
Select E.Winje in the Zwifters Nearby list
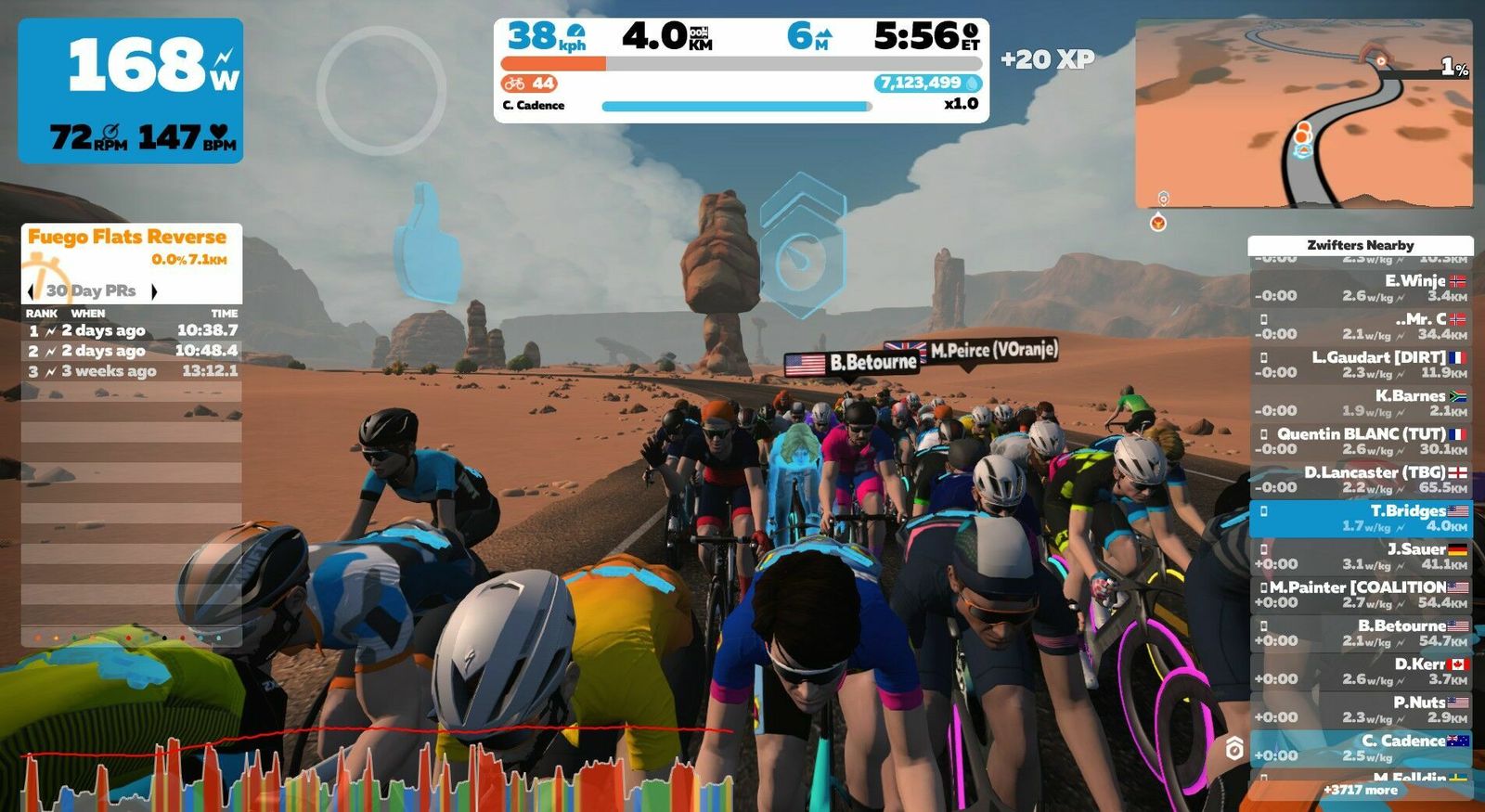pos(1360,288)
